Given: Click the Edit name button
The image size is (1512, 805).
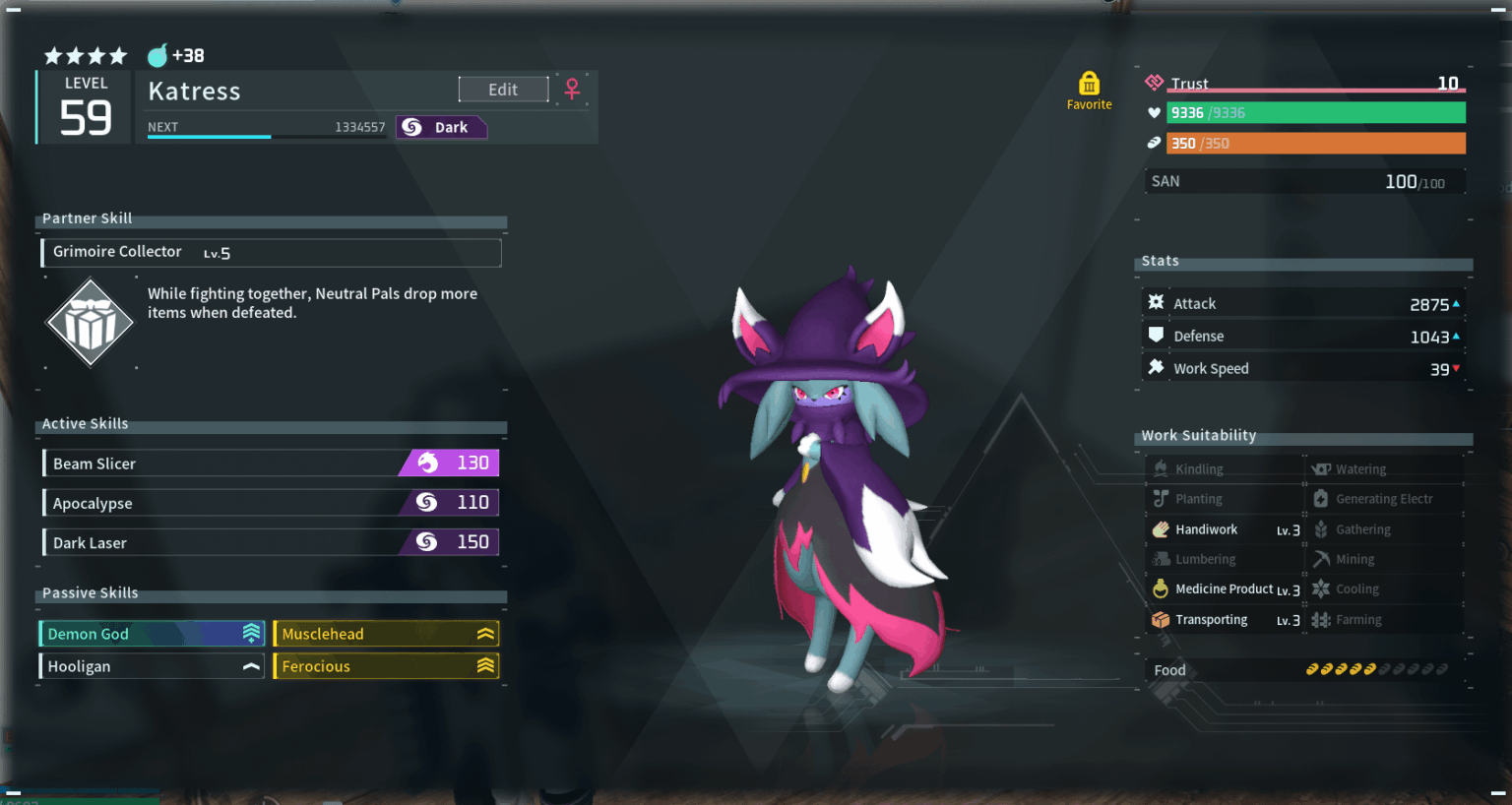Looking at the screenshot, I should [503, 90].
